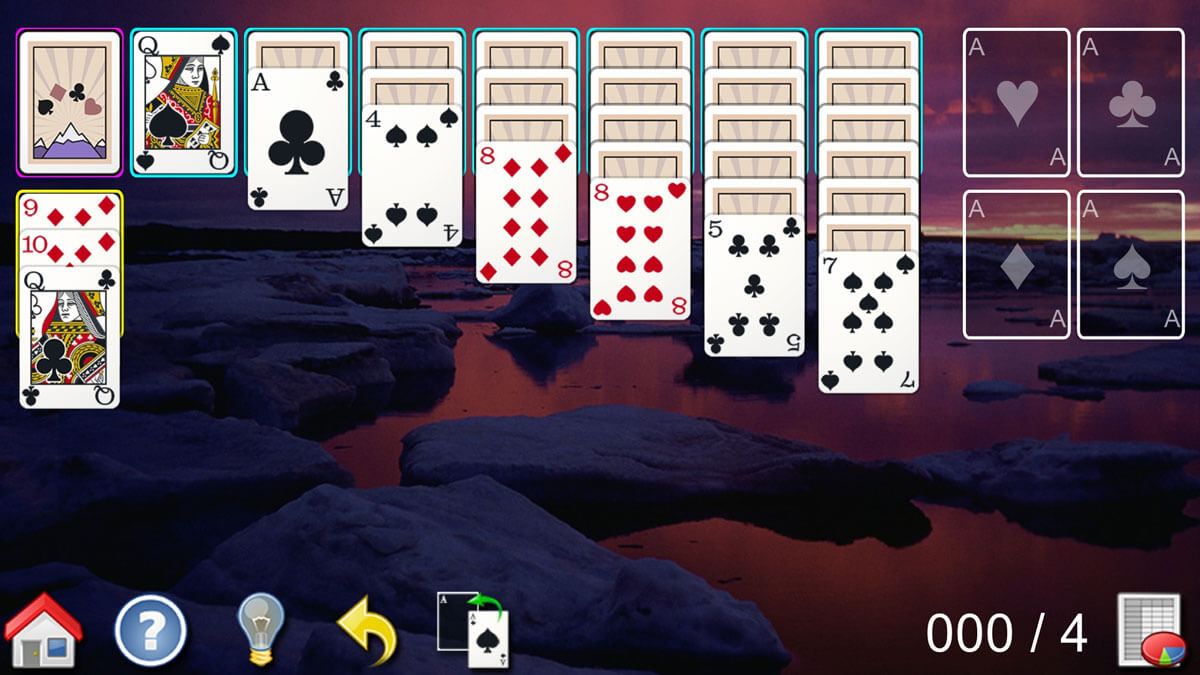Viewport: 1200px width, 675px height.
Task: Select the seven of spades card
Action: pos(868,322)
